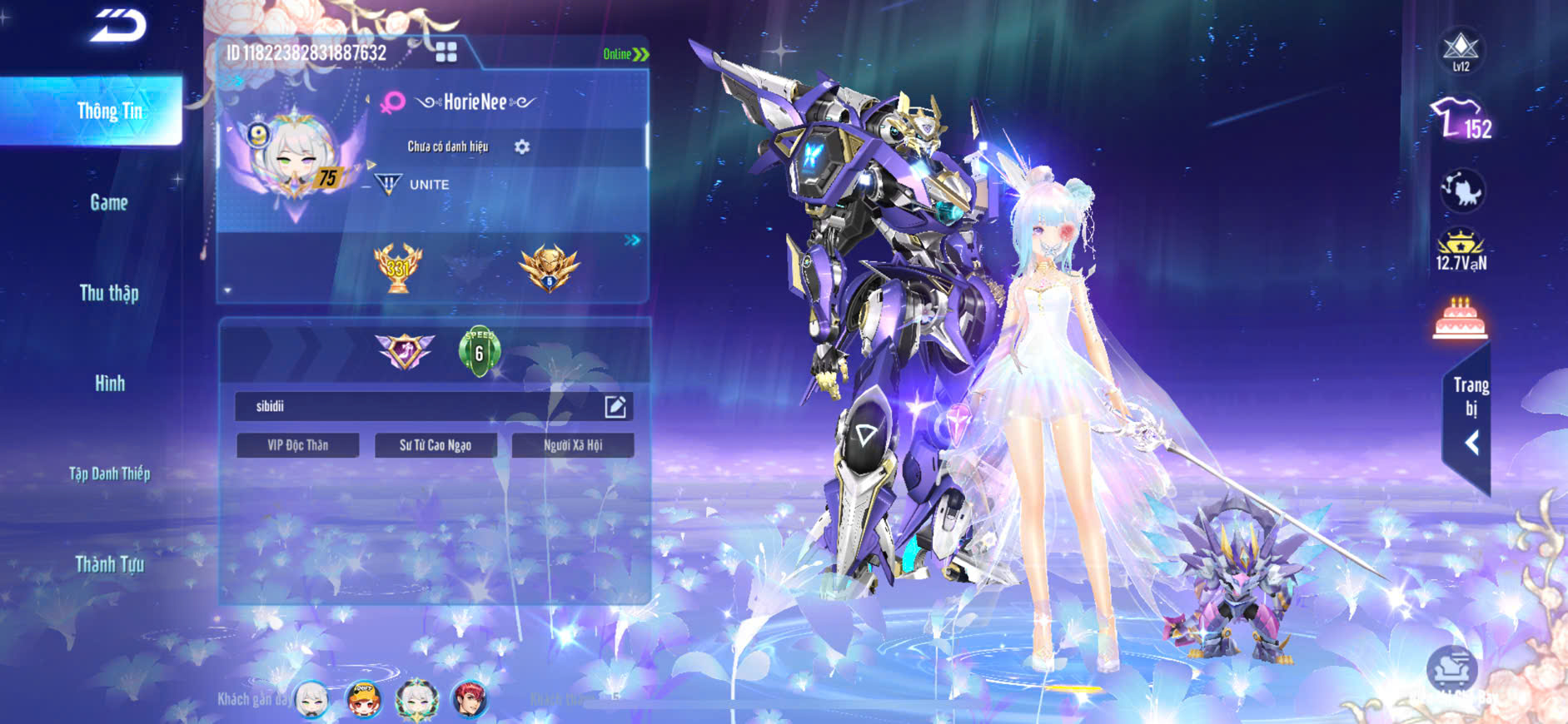This screenshot has width=1568, height=724.
Task: Click the QR grid icon beside the ID
Action: click(x=446, y=52)
